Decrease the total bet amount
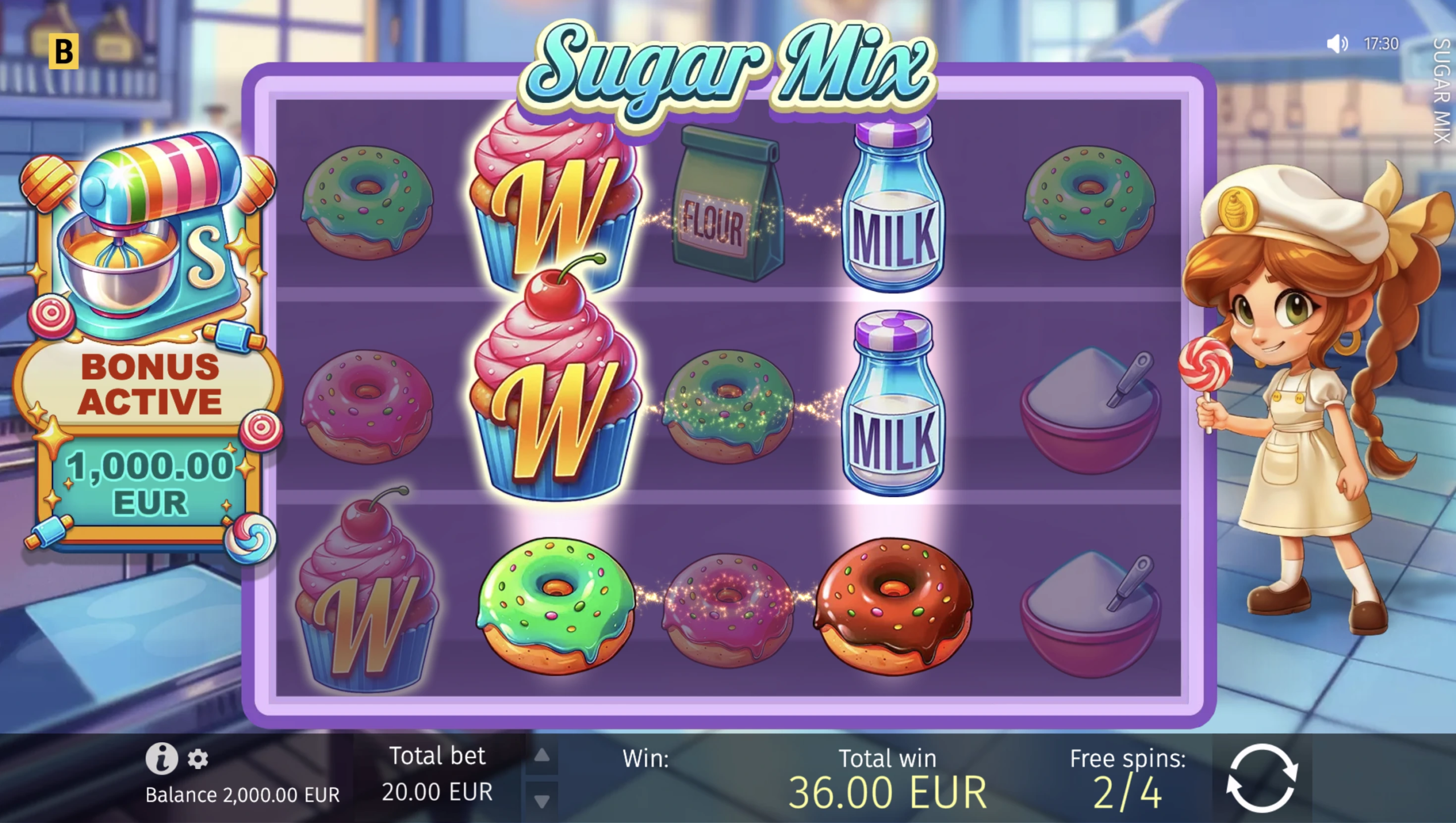 coord(542,801)
